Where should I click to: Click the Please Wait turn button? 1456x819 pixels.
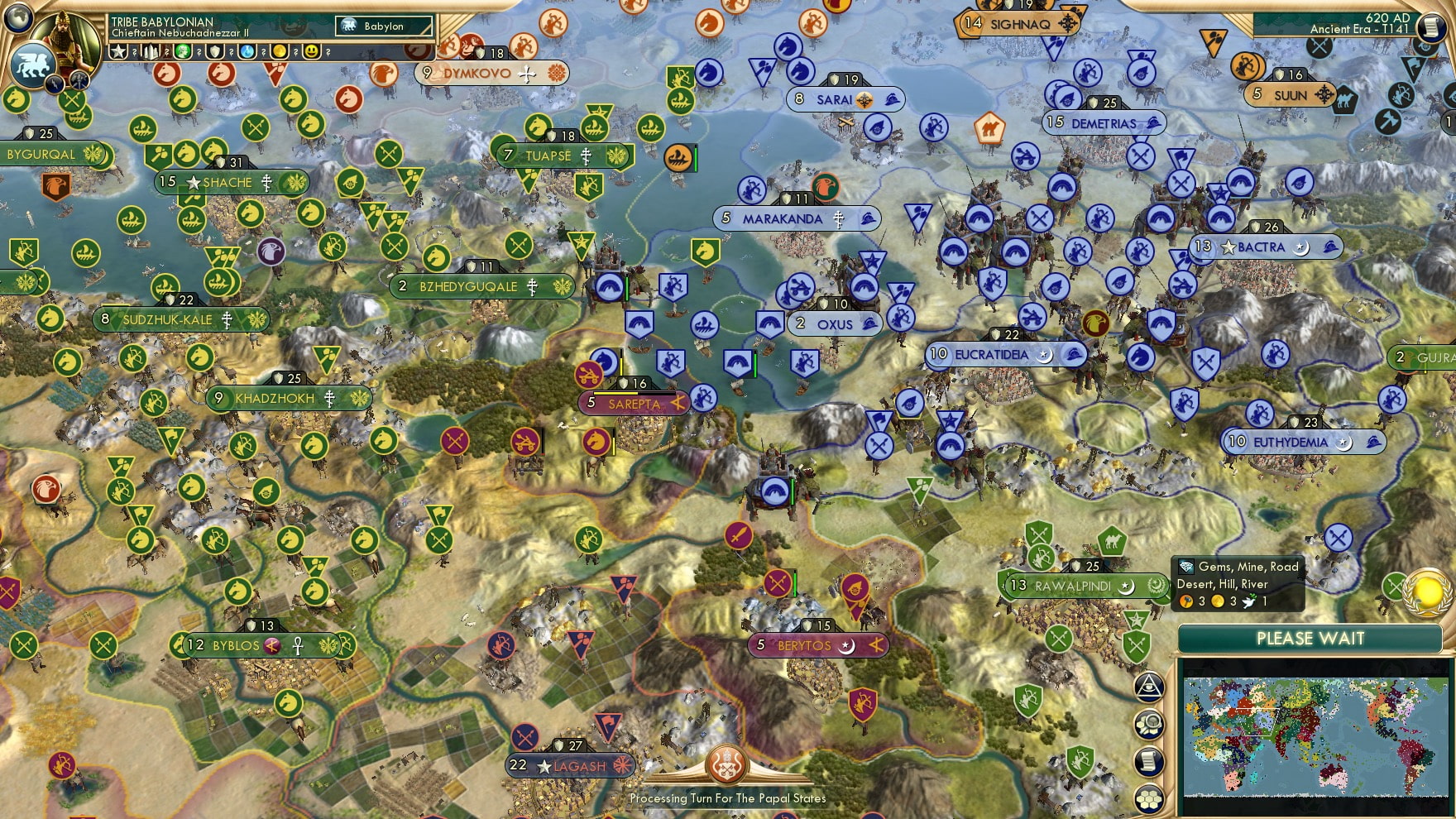tap(1310, 639)
